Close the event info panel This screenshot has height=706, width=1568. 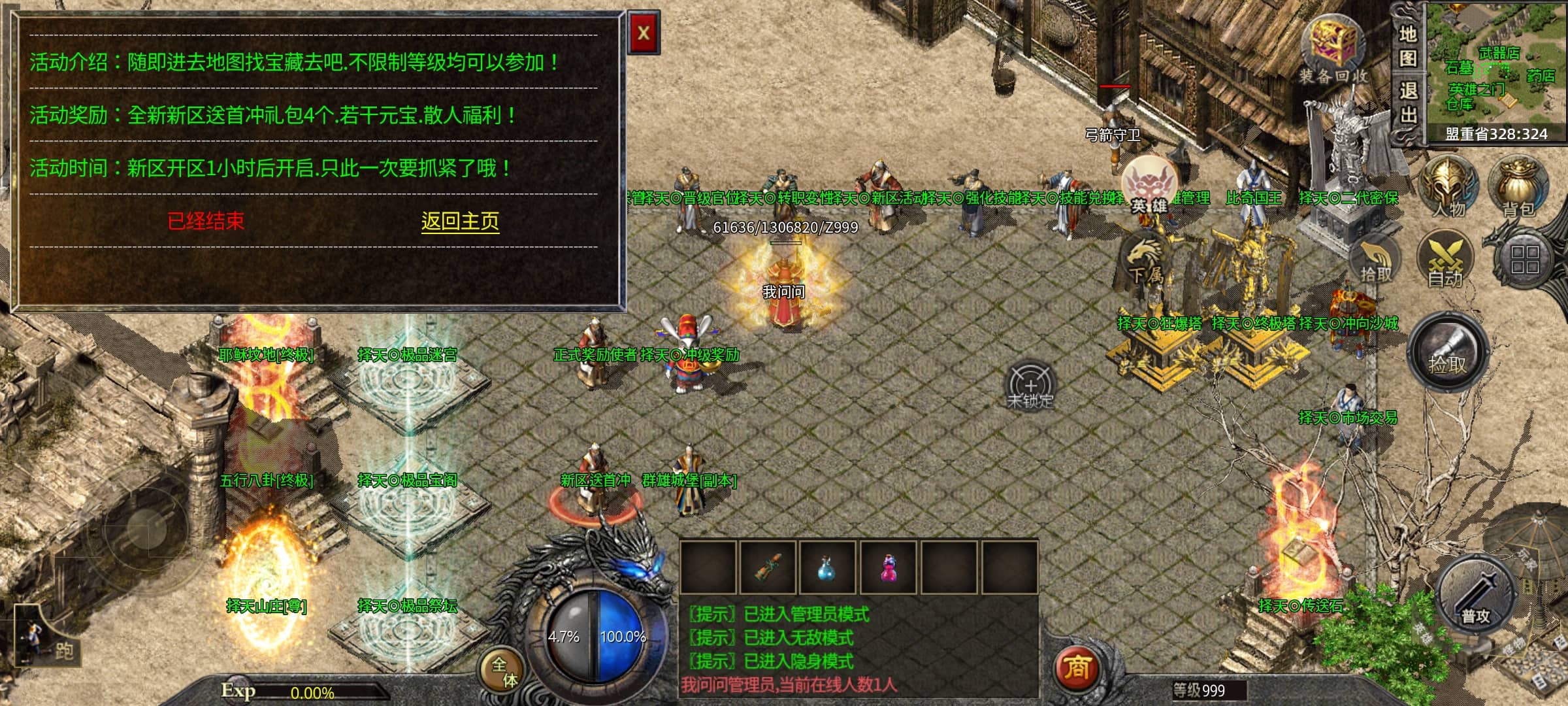point(644,33)
